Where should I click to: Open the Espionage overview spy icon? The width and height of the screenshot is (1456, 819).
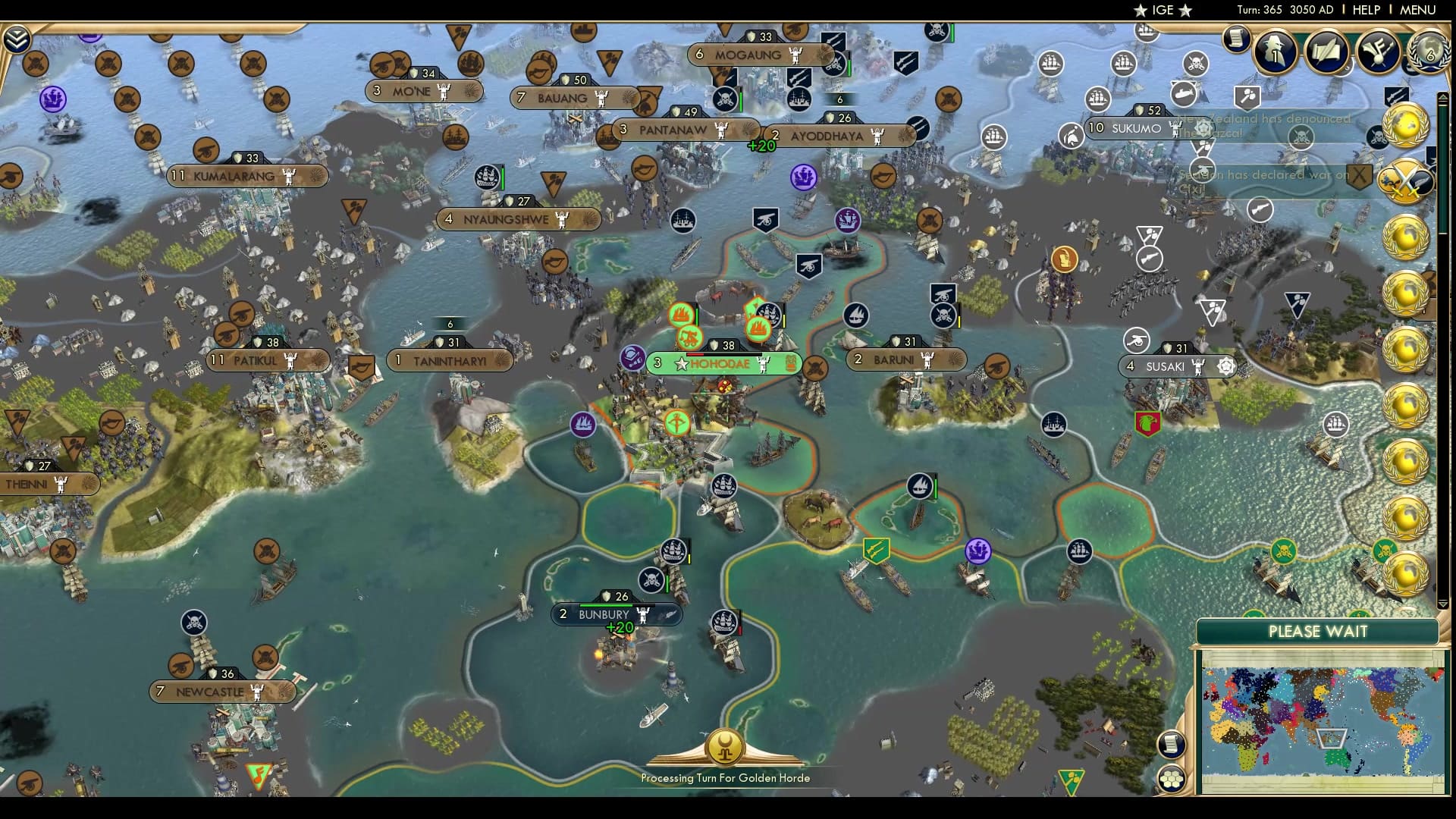point(1274,50)
